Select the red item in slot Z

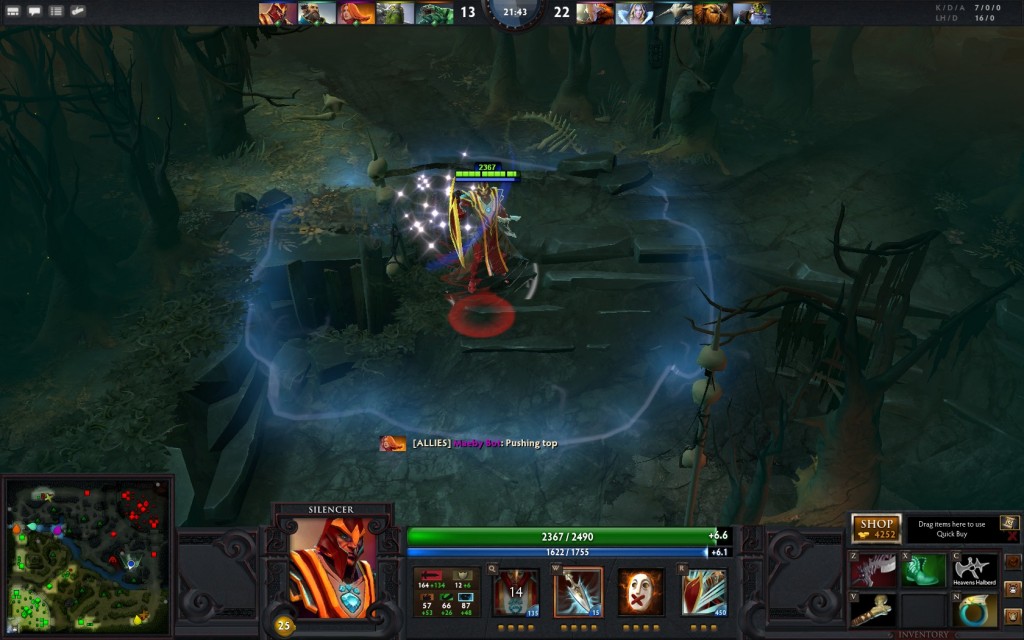873,570
